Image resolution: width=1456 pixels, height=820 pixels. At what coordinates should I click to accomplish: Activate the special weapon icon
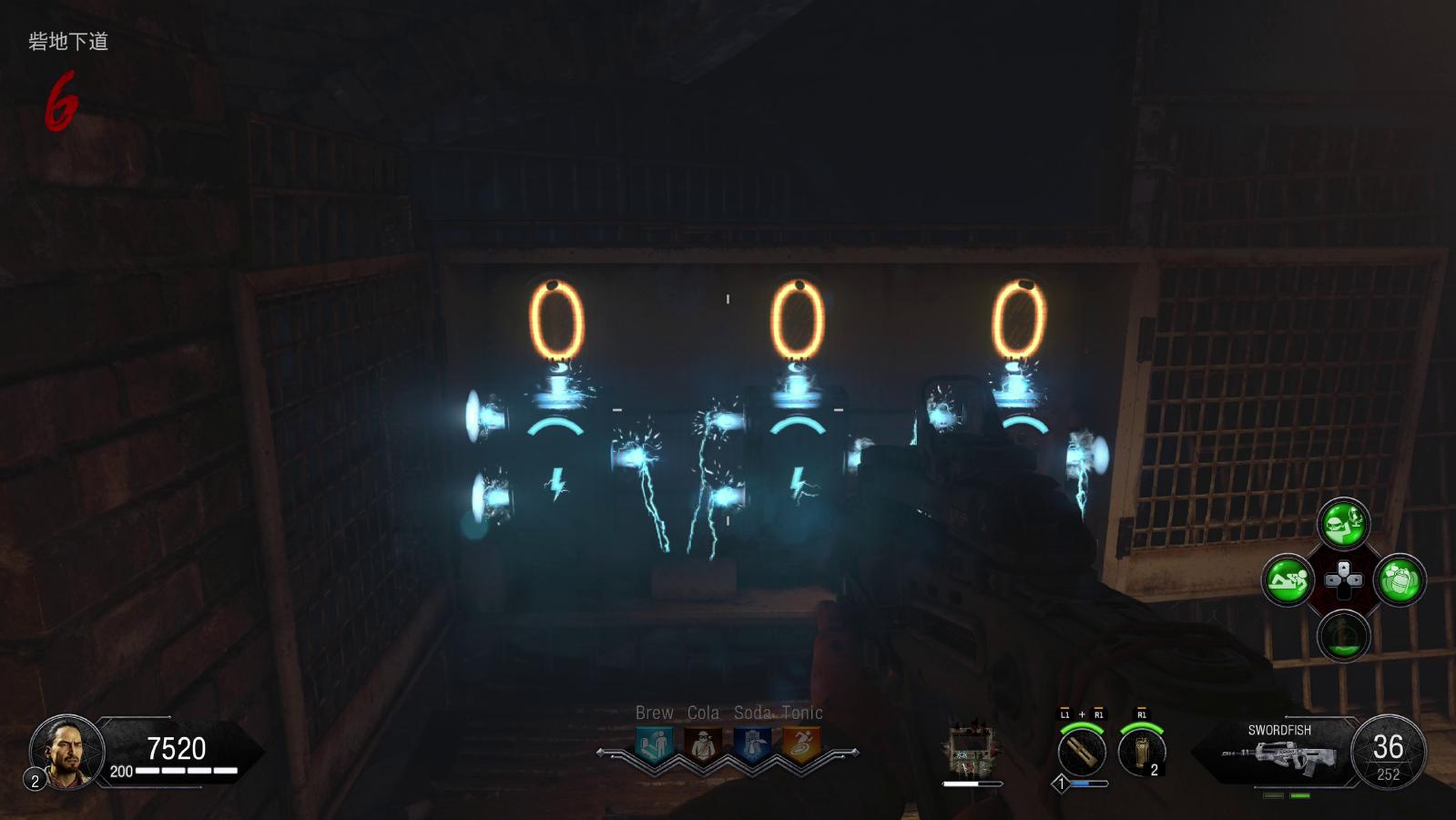tap(1082, 753)
